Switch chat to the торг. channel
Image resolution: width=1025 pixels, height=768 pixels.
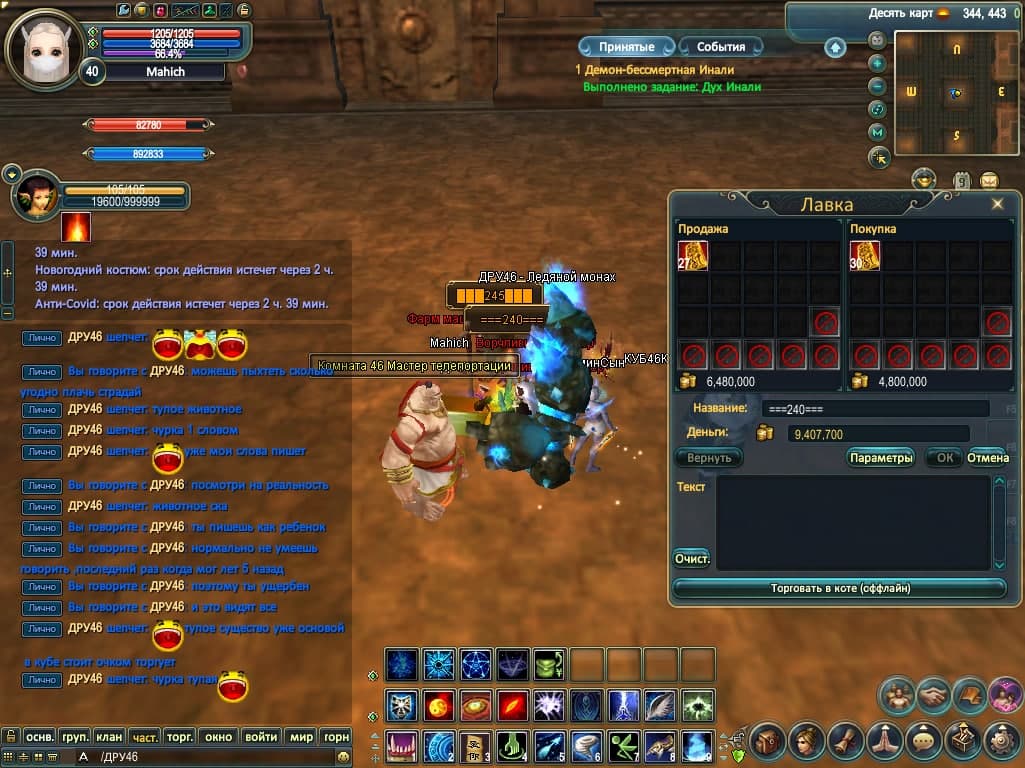pyautogui.click(x=179, y=737)
